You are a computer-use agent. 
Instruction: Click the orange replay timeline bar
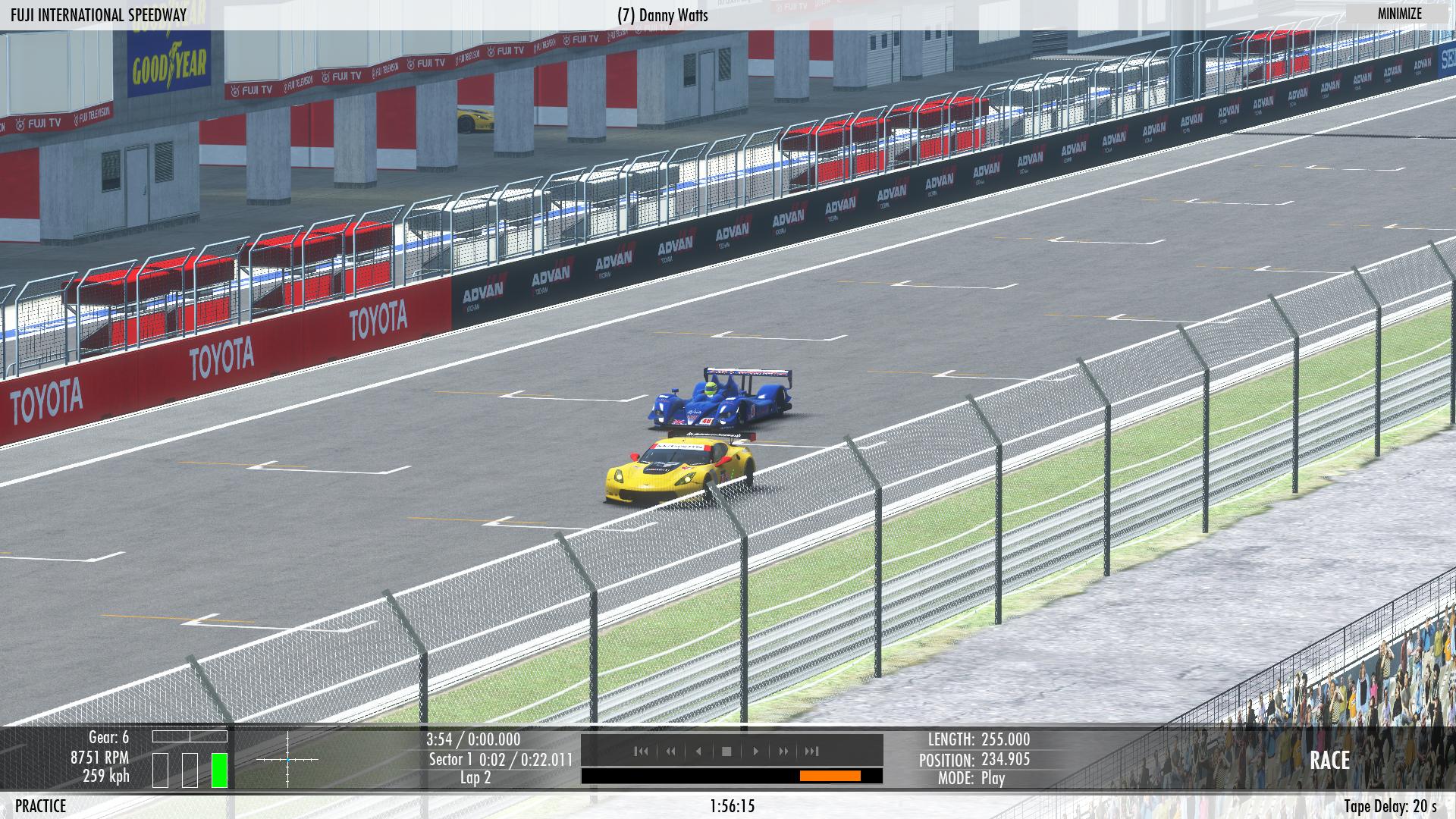click(x=830, y=776)
